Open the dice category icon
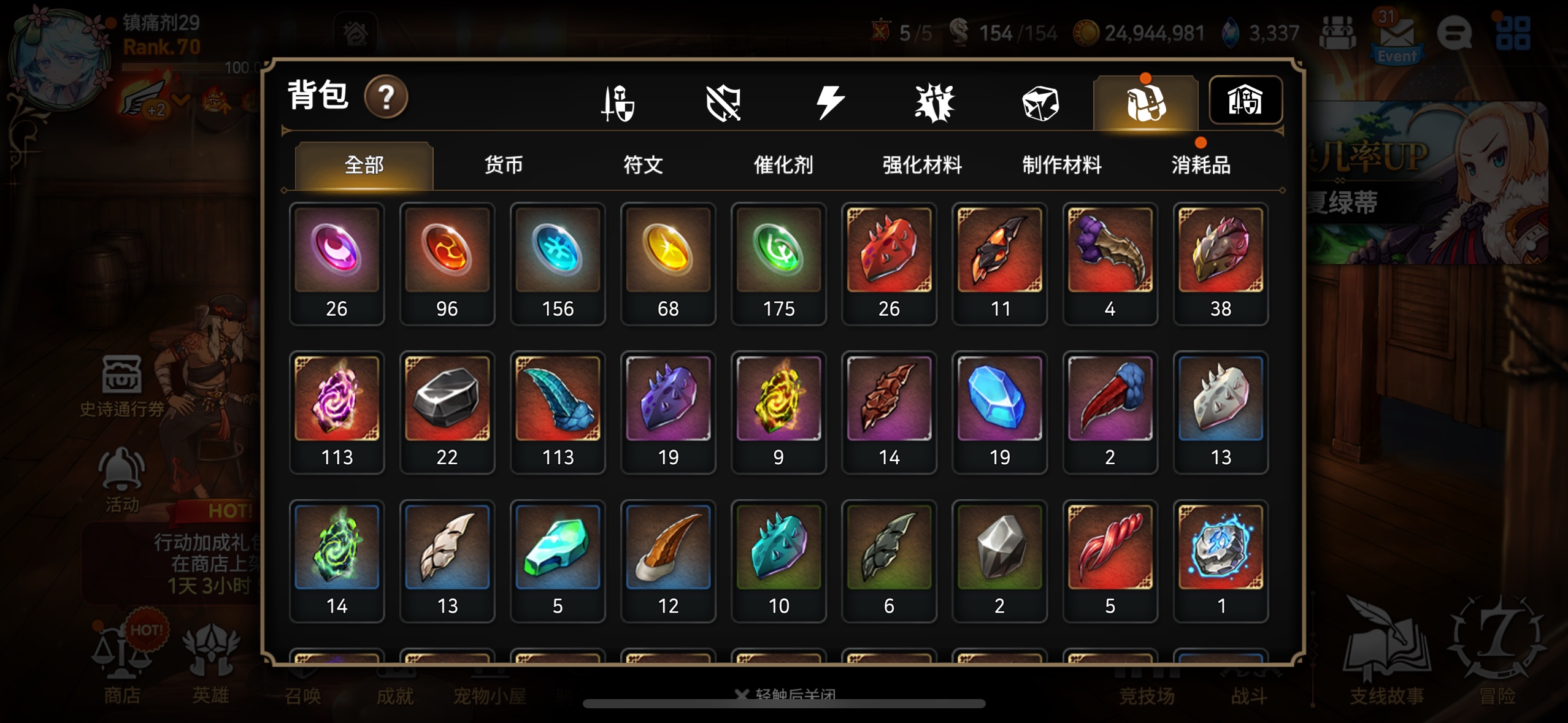1568x723 pixels. pos(1040,102)
